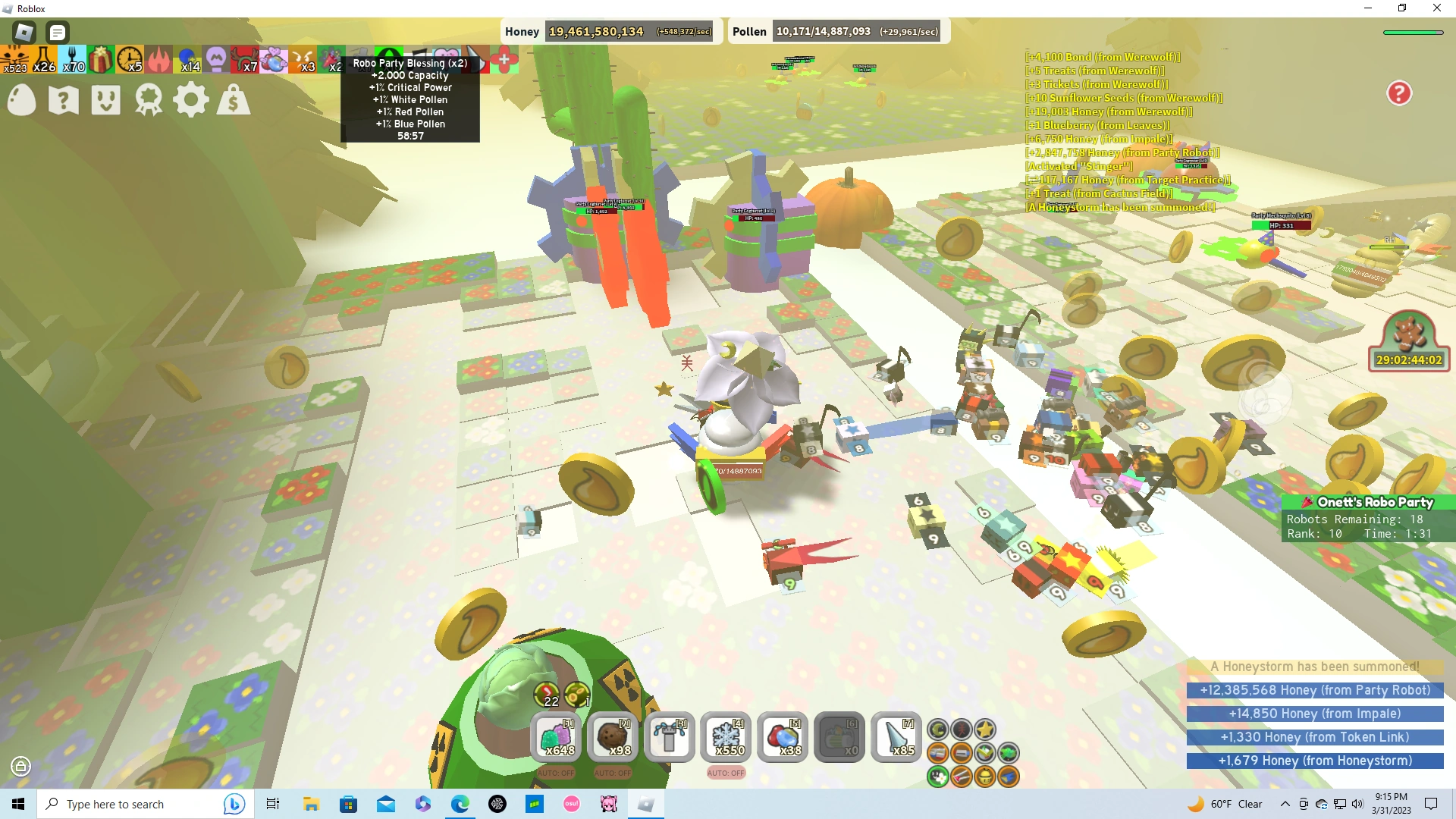Toggle AUTO for the treat in slot 2
Image resolution: width=1456 pixels, height=819 pixels.
coord(614,773)
